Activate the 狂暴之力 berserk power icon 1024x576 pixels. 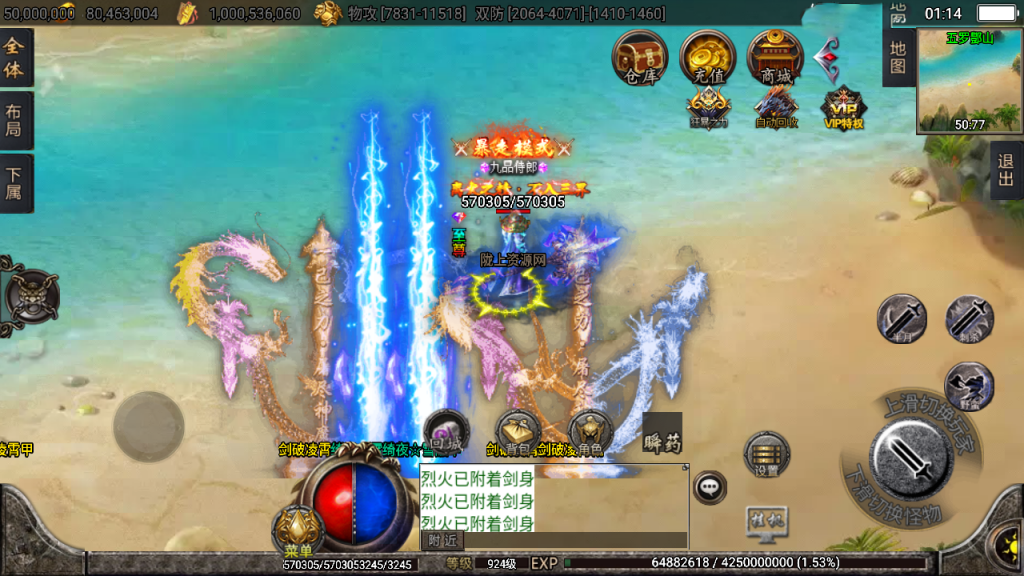(708, 107)
